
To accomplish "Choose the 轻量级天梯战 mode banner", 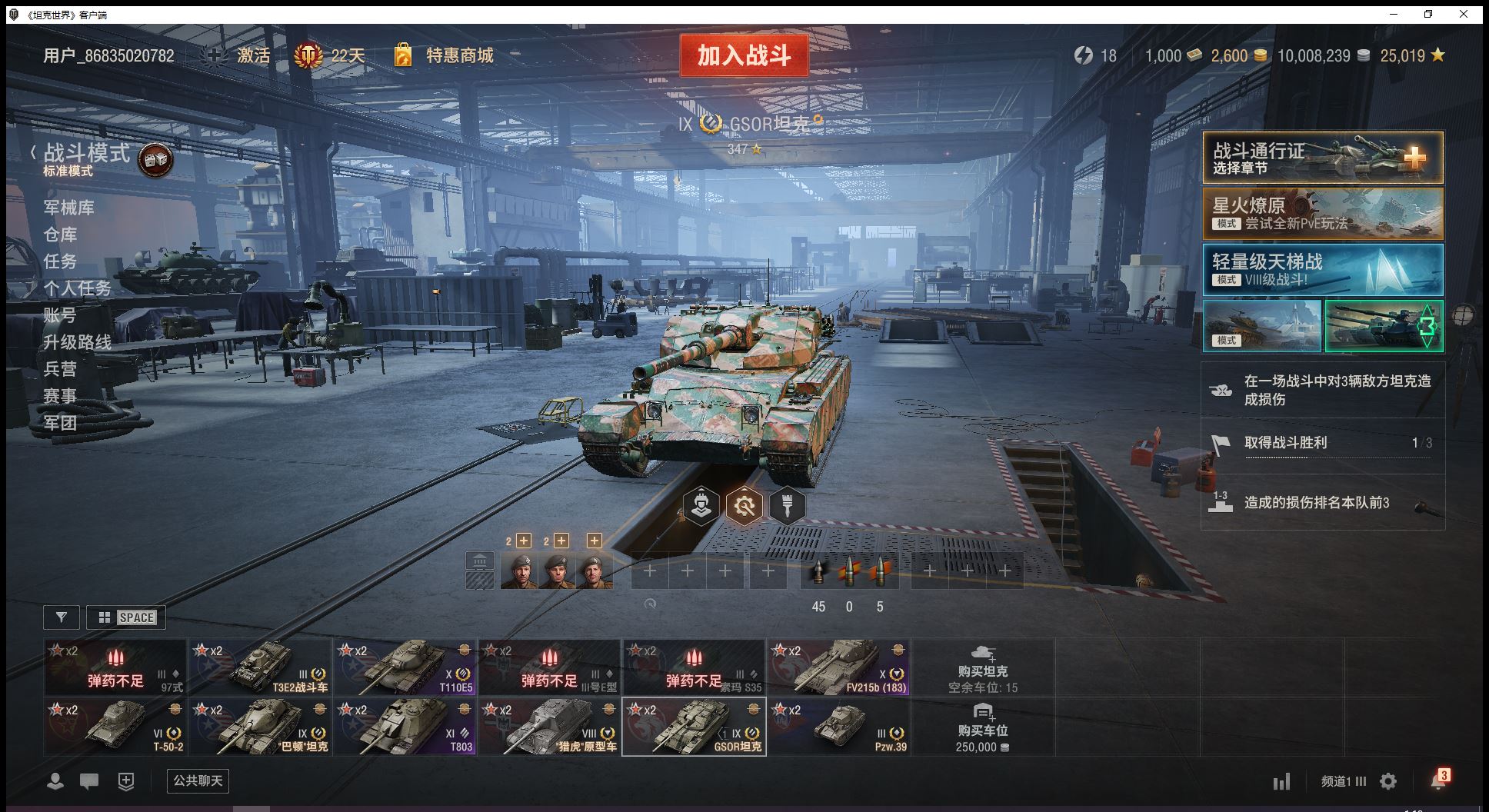I will (x=1322, y=270).
